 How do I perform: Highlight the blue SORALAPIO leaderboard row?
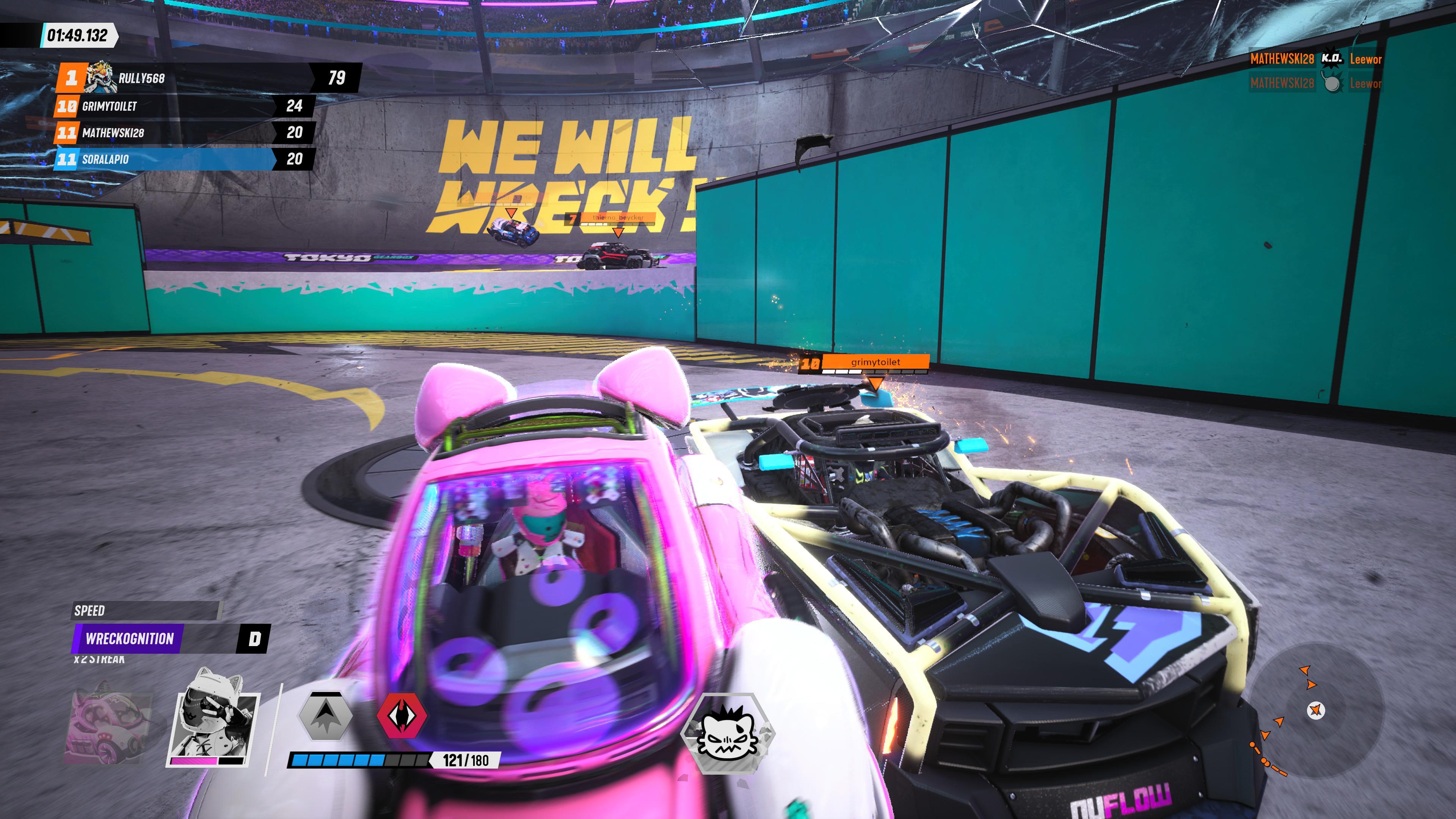click(x=184, y=159)
